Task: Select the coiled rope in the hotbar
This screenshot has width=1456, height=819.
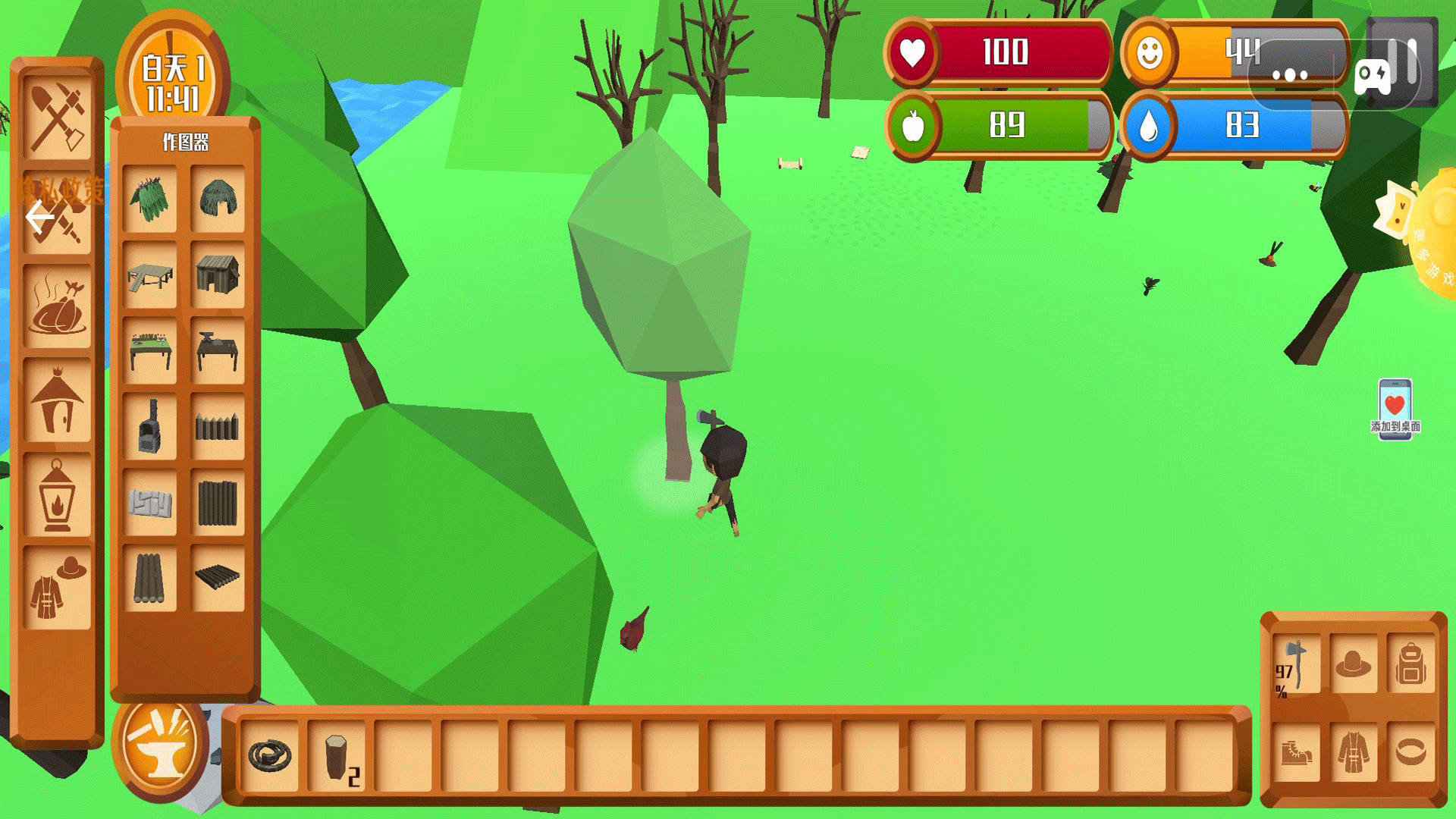Action: (x=270, y=755)
